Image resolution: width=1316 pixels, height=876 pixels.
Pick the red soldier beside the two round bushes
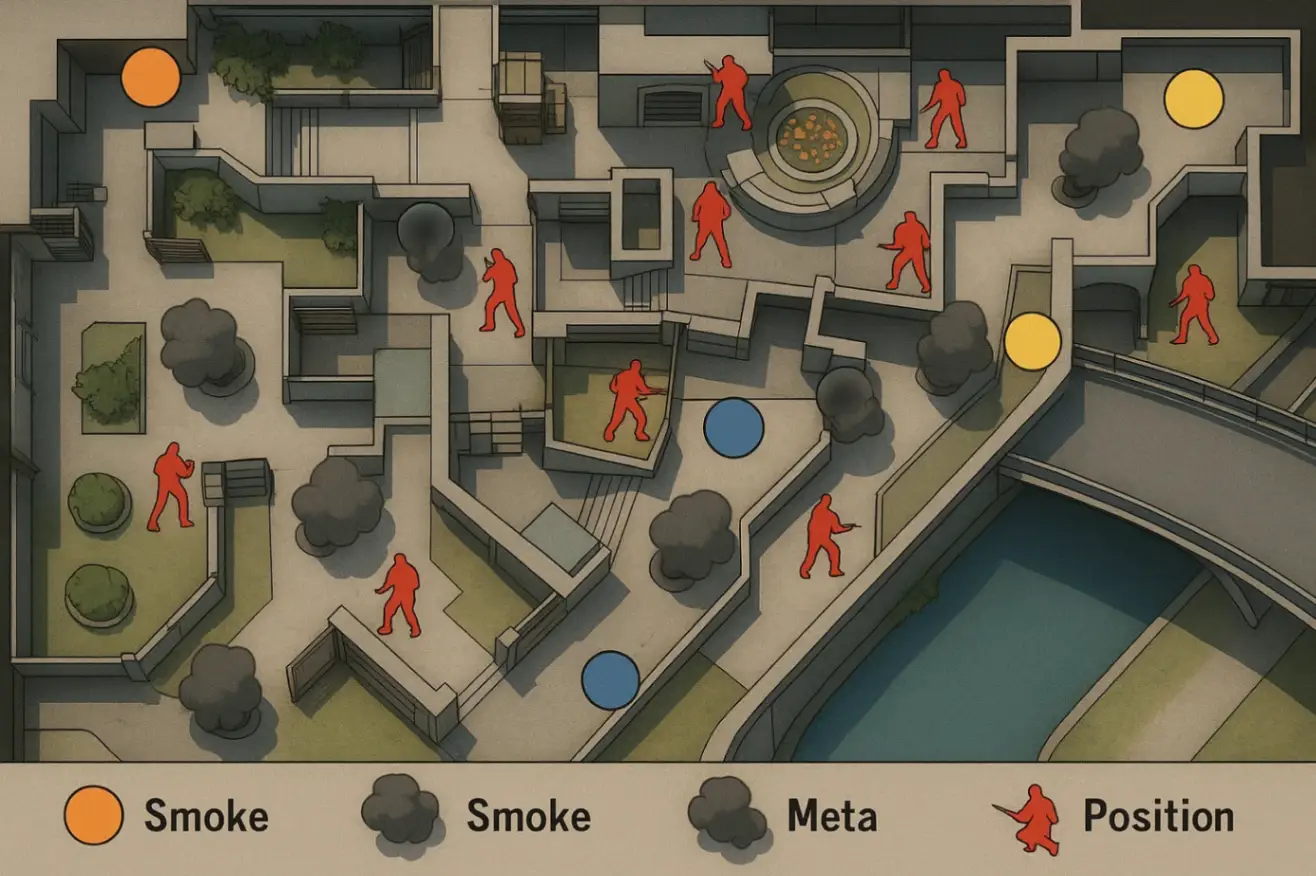click(171, 486)
